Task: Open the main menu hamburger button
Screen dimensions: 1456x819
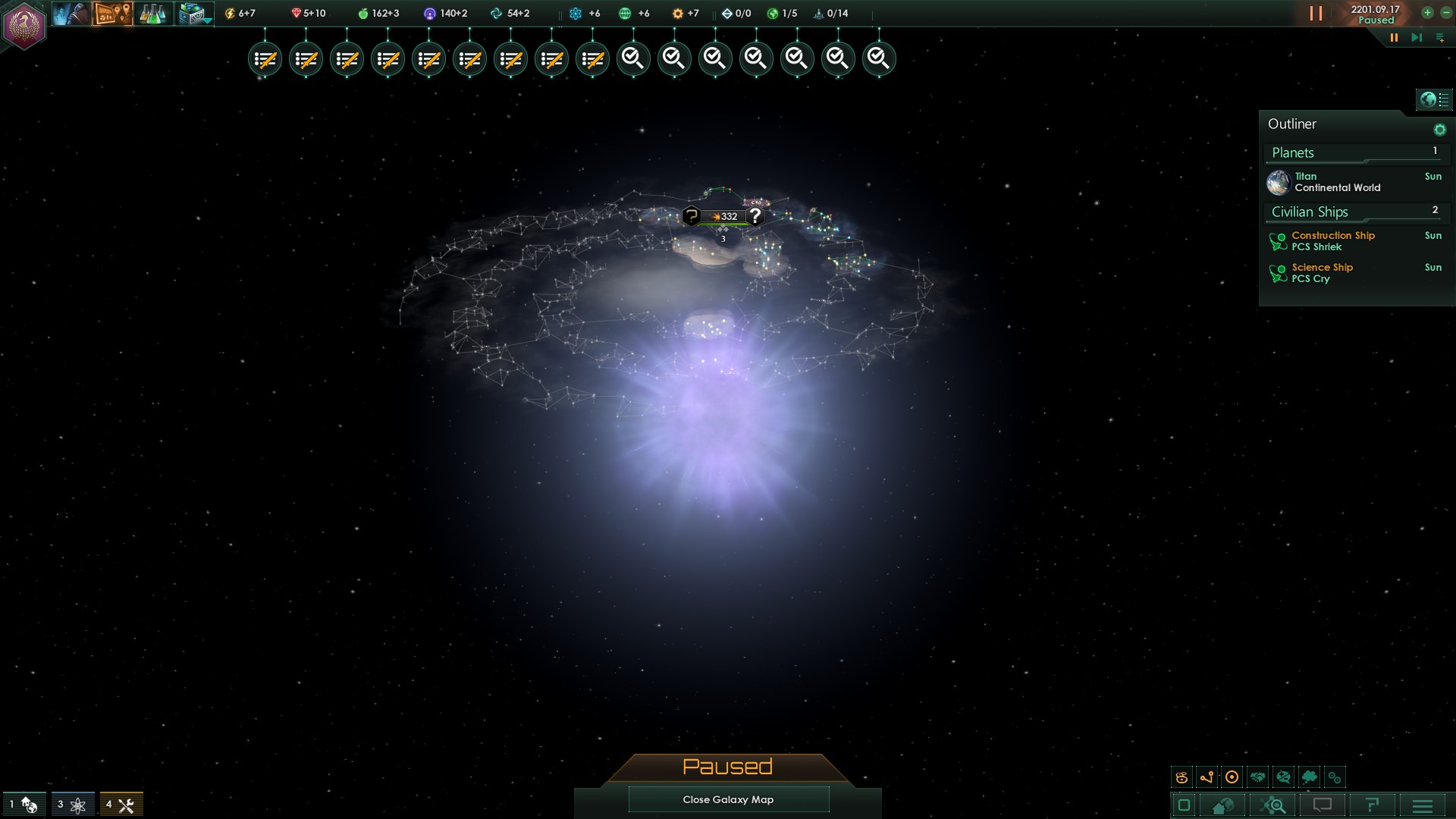Action: coord(1423,805)
